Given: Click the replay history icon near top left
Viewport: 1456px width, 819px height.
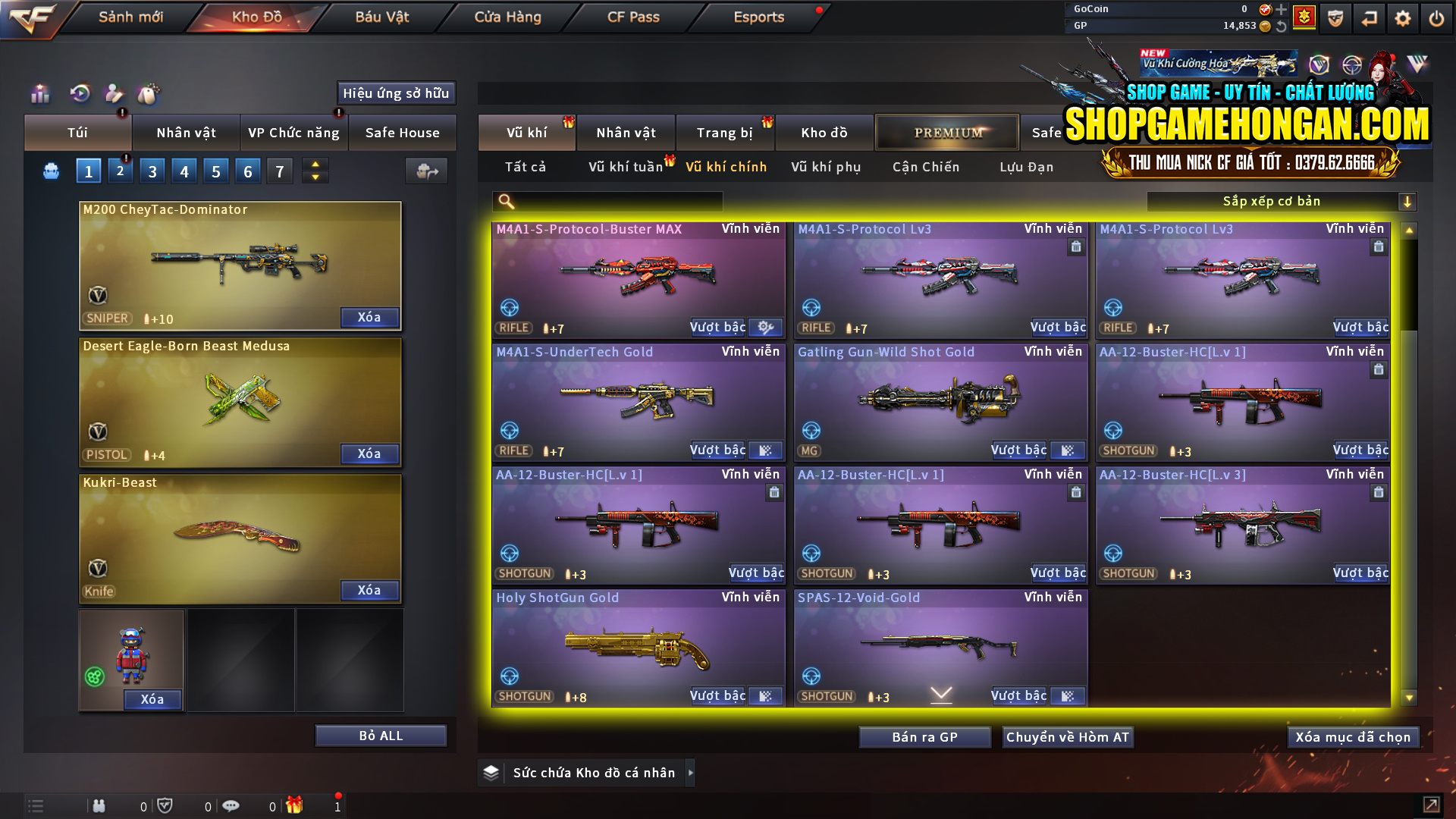Looking at the screenshot, I should coord(79,93).
